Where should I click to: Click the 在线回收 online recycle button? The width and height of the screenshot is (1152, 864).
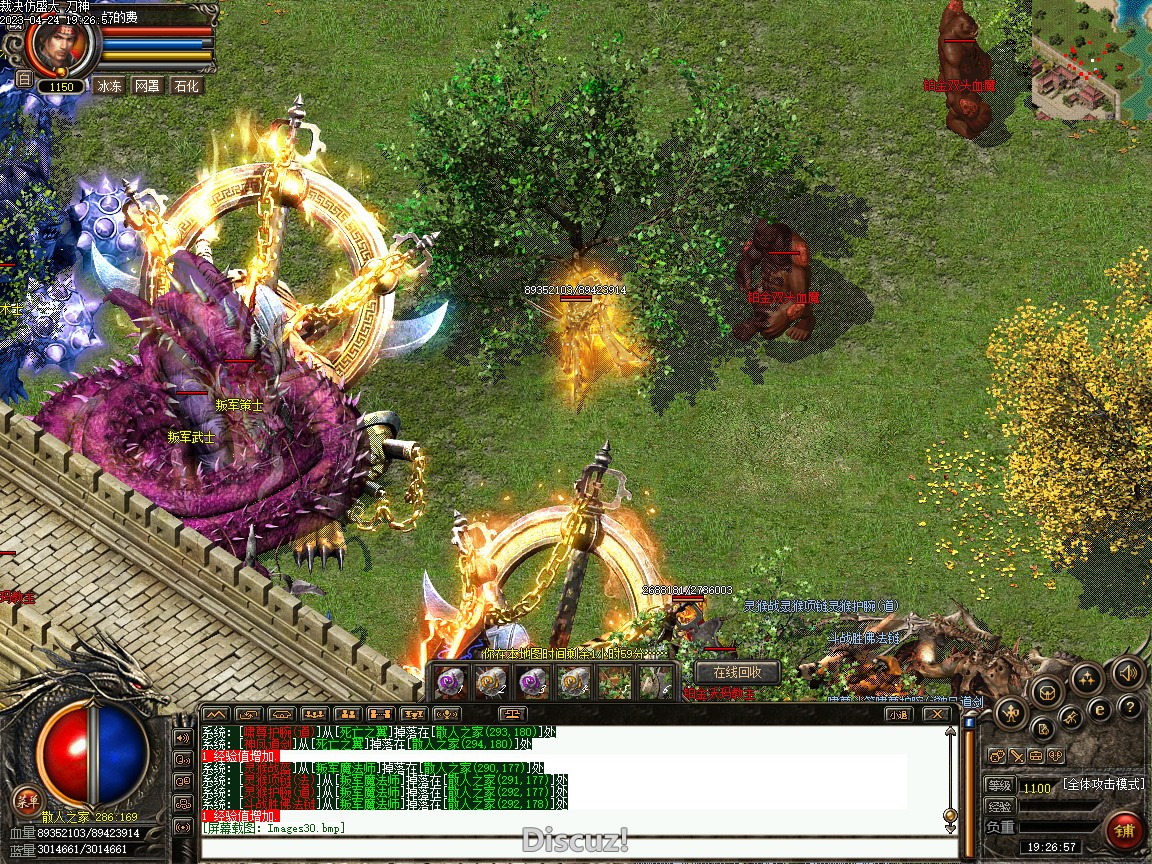(738, 672)
